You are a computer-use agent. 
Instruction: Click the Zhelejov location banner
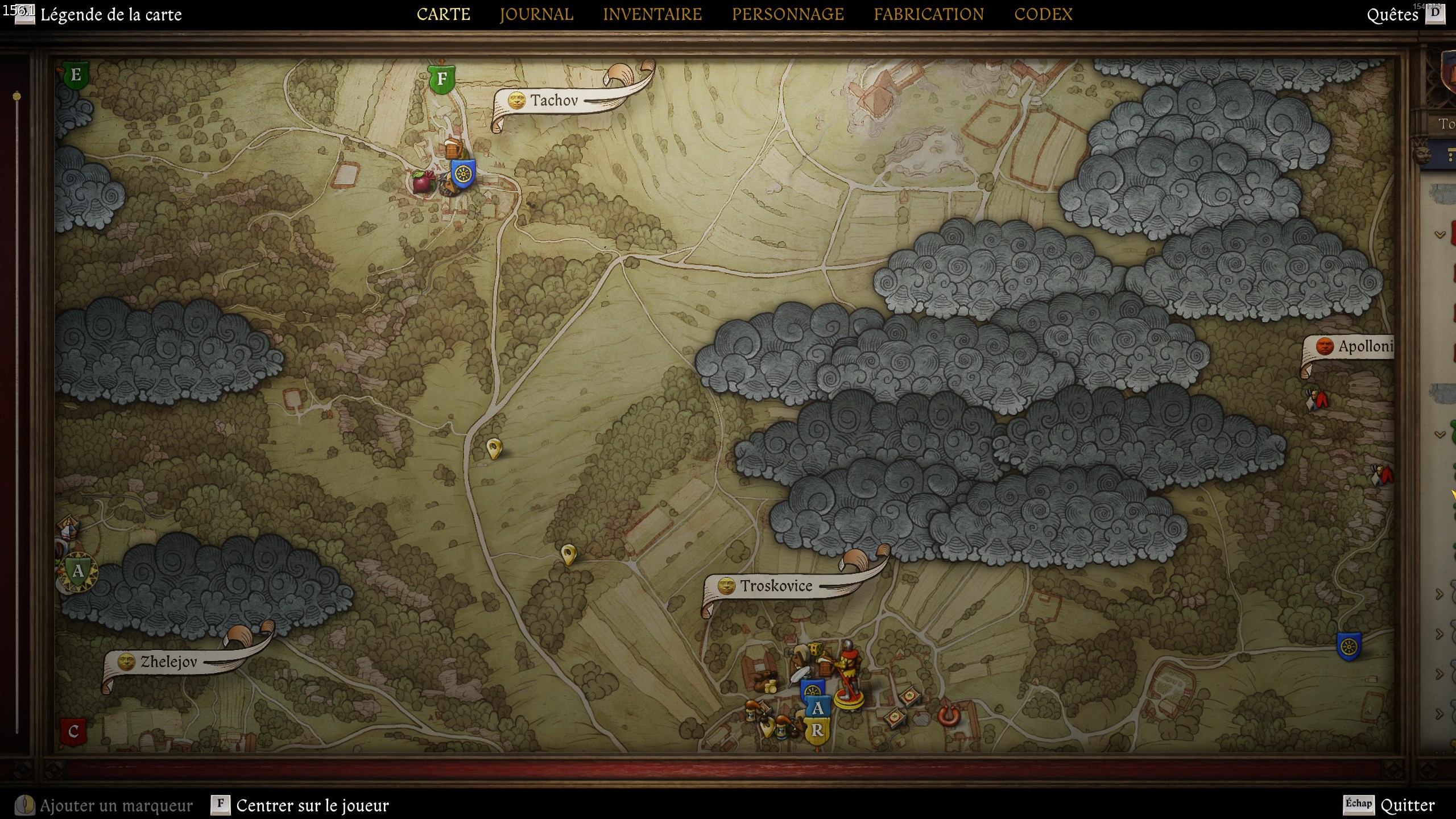pos(168,662)
